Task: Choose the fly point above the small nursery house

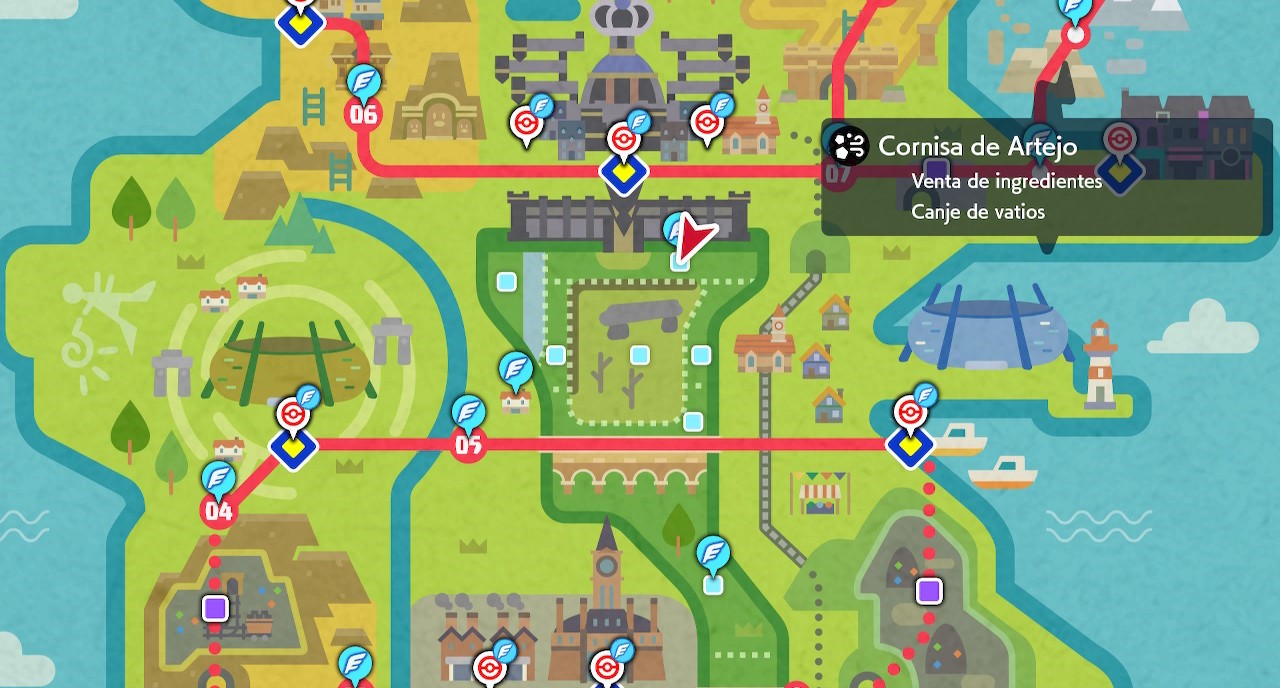Action: pos(516,369)
